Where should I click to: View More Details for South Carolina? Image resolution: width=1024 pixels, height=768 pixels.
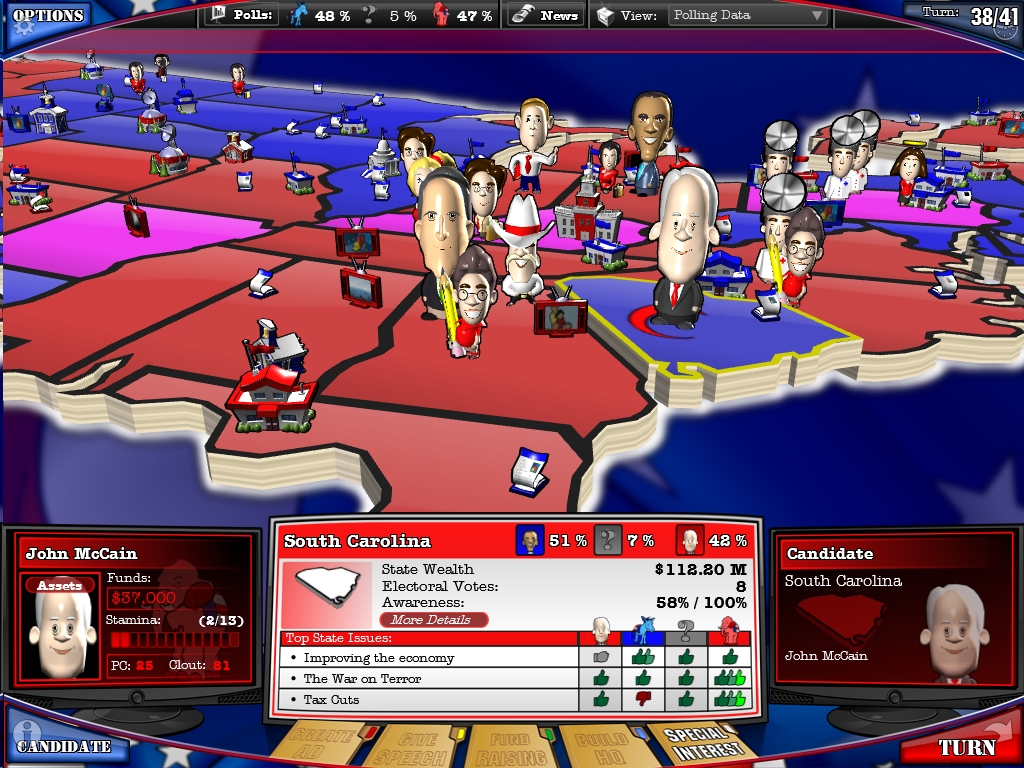434,620
